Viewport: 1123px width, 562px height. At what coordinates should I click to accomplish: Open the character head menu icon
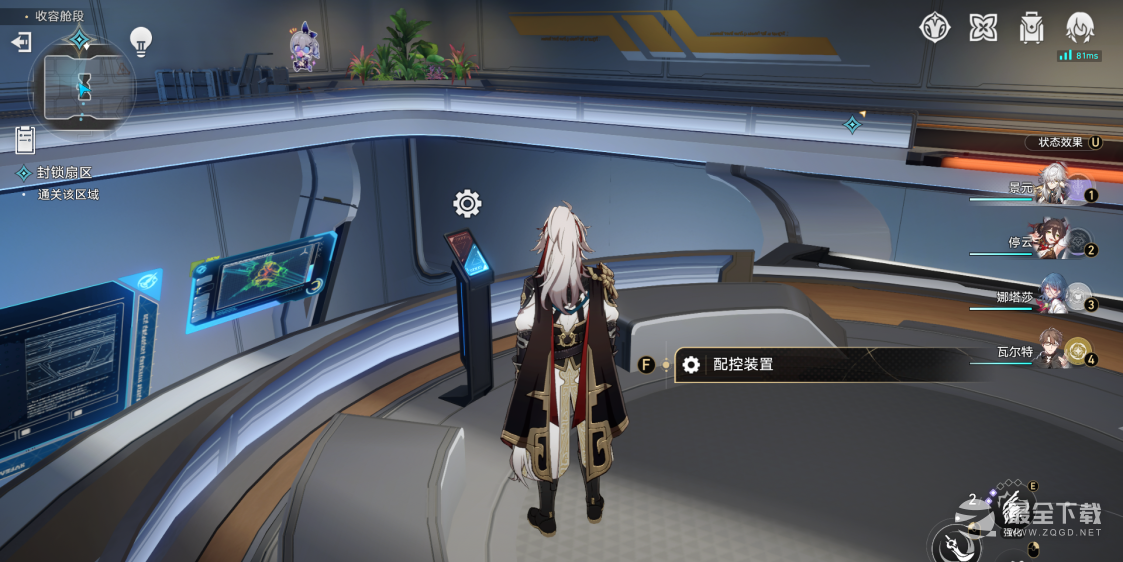(1080, 28)
